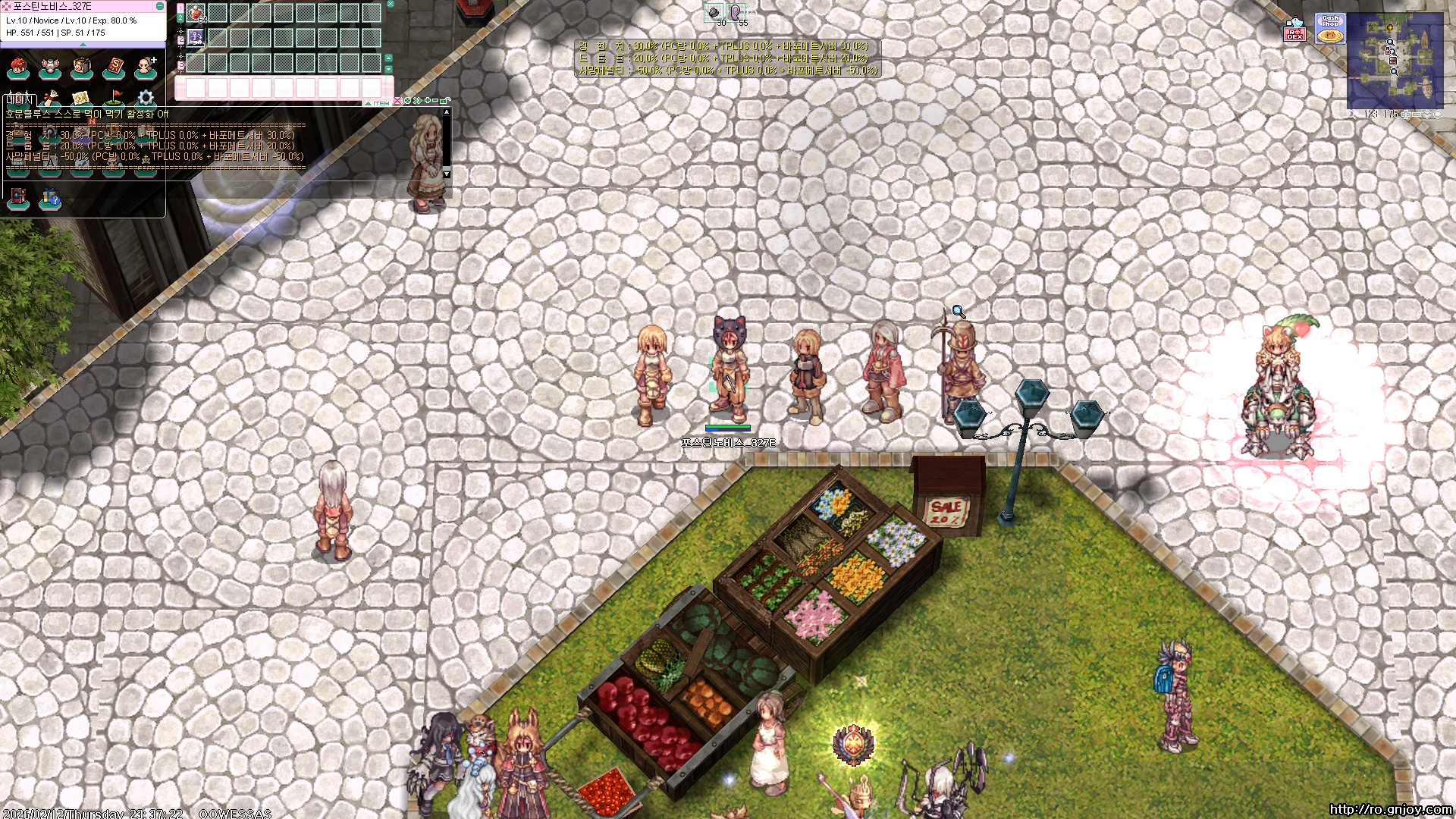Minimize the character basic info window
The image size is (1456, 819).
point(159,6)
